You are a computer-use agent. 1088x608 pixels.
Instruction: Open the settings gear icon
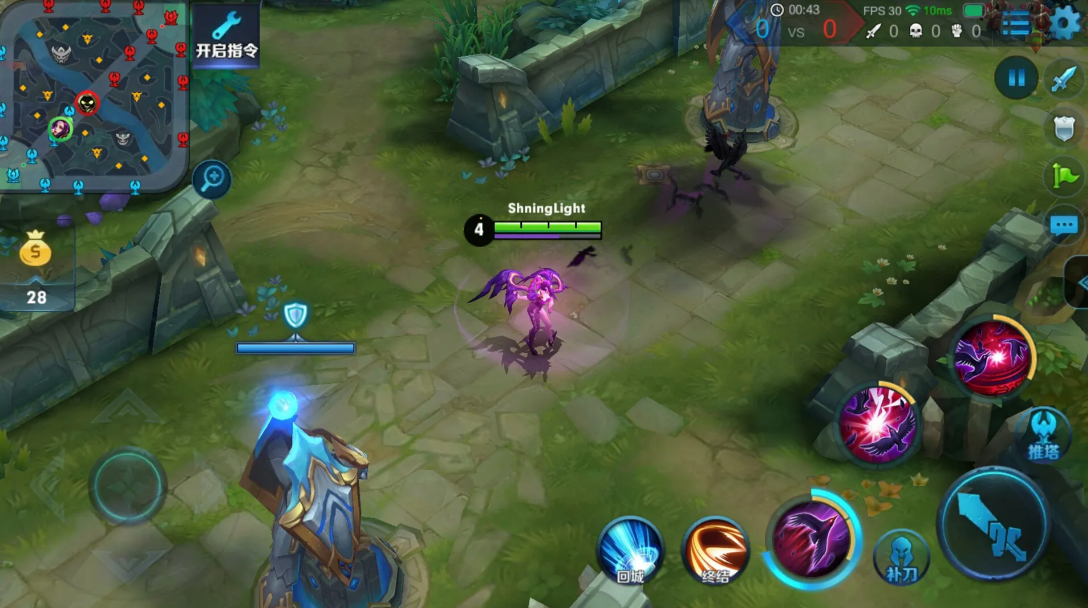[1066, 23]
